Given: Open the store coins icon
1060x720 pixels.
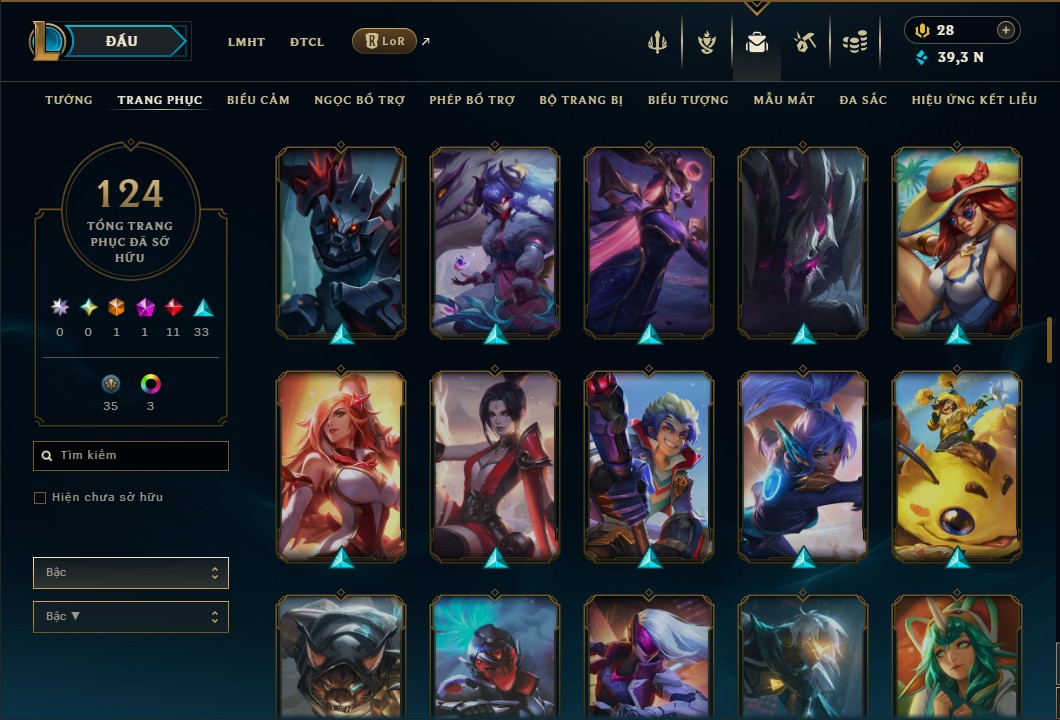Looking at the screenshot, I should pos(854,42).
